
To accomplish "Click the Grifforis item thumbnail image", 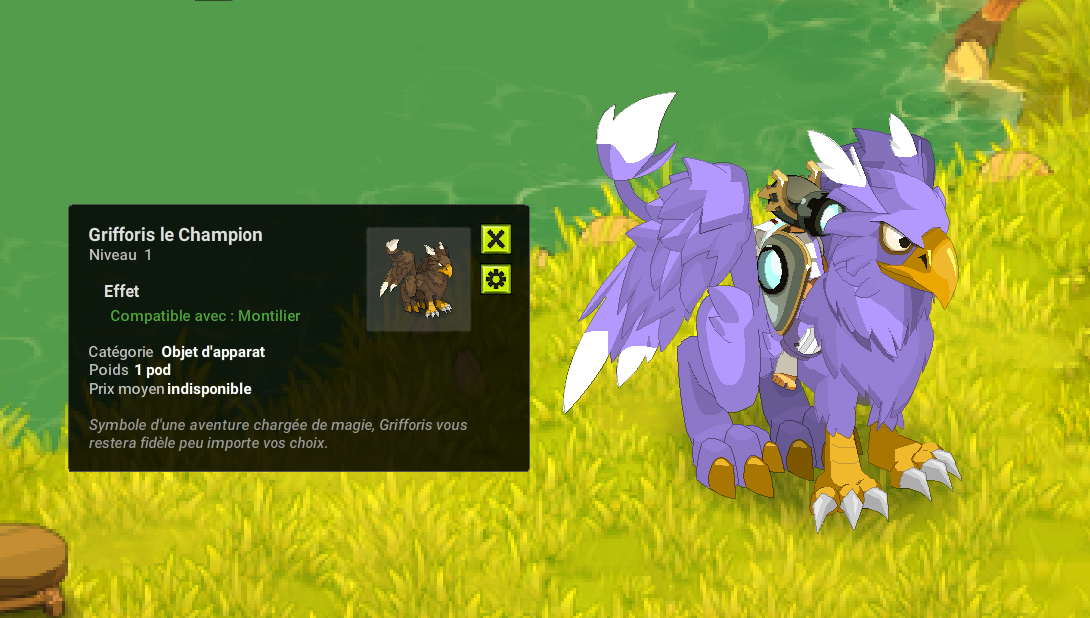I will pos(418,279).
